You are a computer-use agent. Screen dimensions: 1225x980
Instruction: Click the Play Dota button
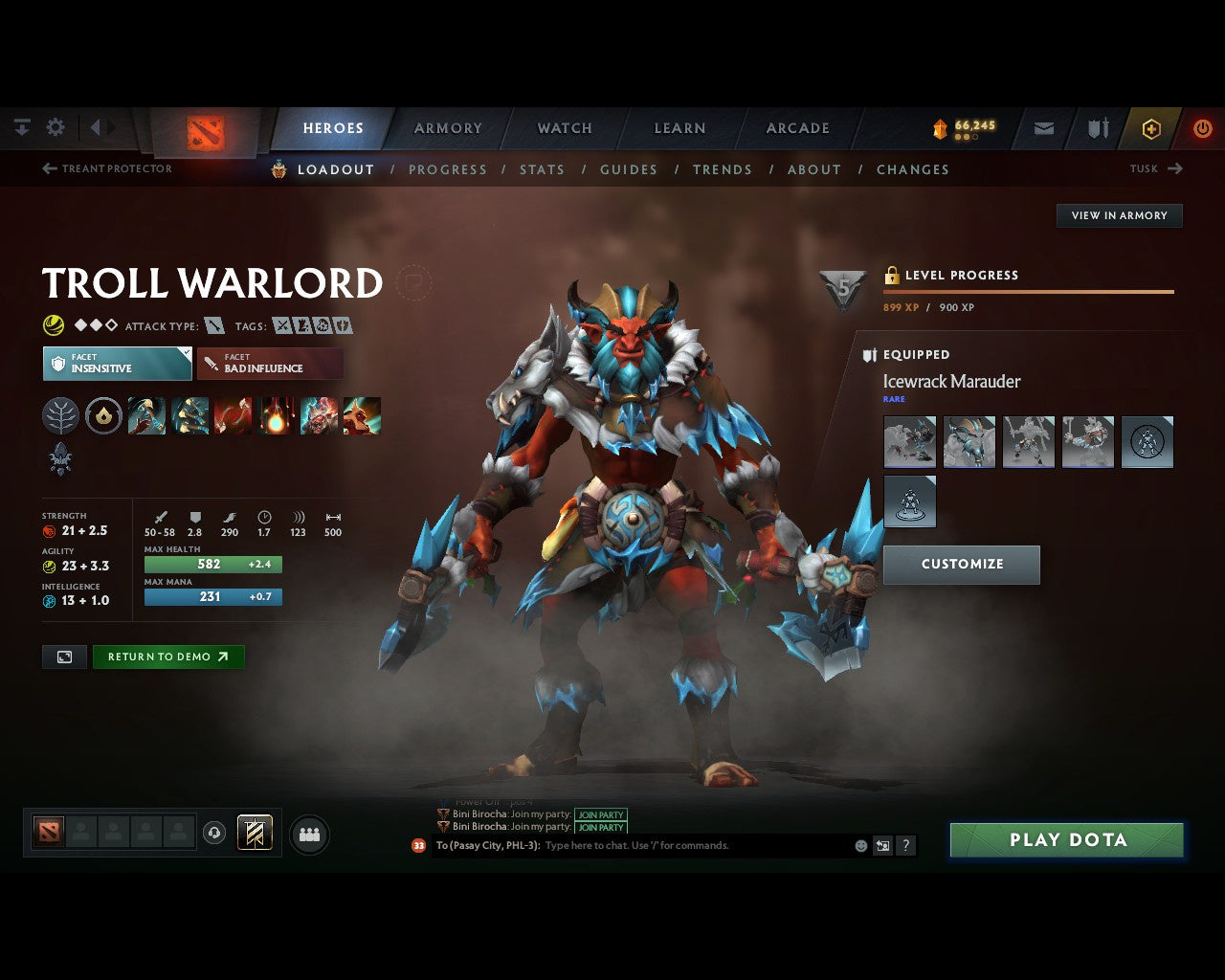[x=1066, y=839]
